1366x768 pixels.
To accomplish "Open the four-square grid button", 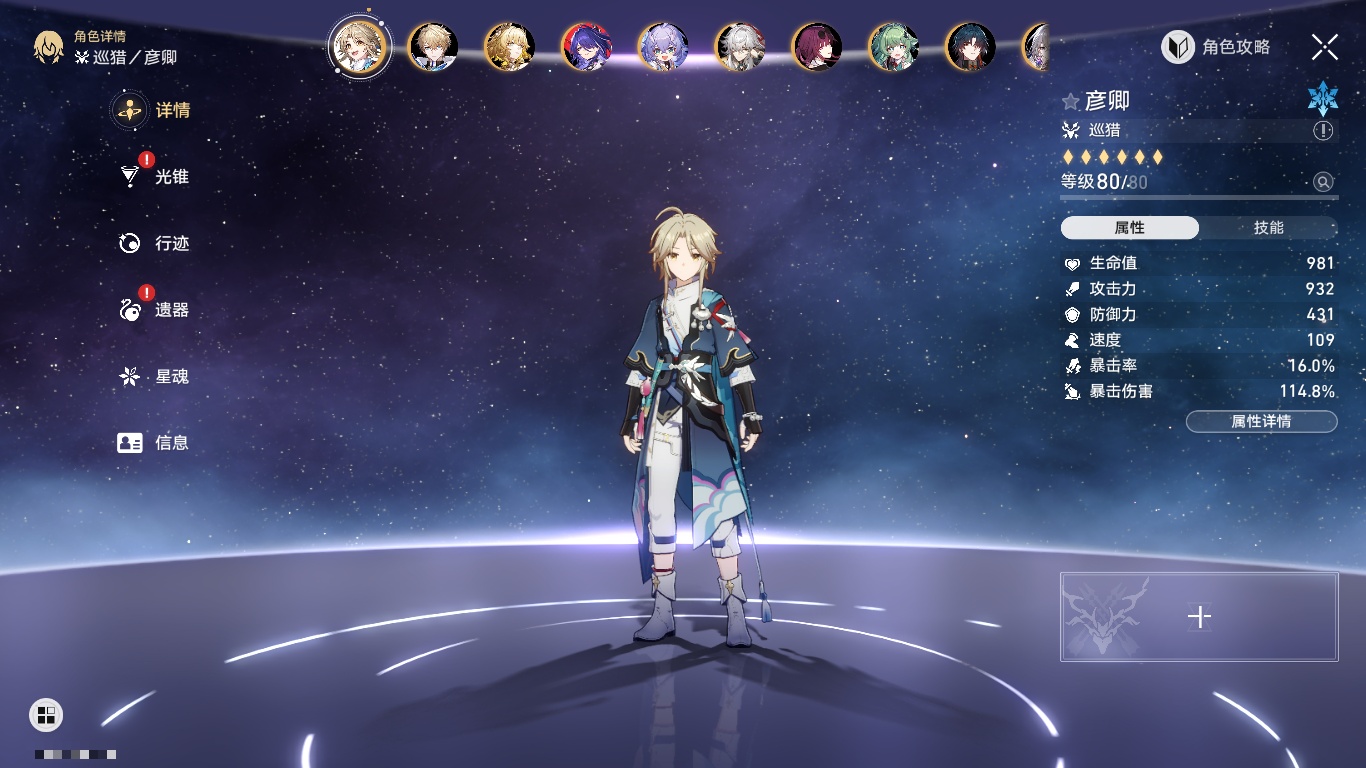I will click(x=46, y=714).
